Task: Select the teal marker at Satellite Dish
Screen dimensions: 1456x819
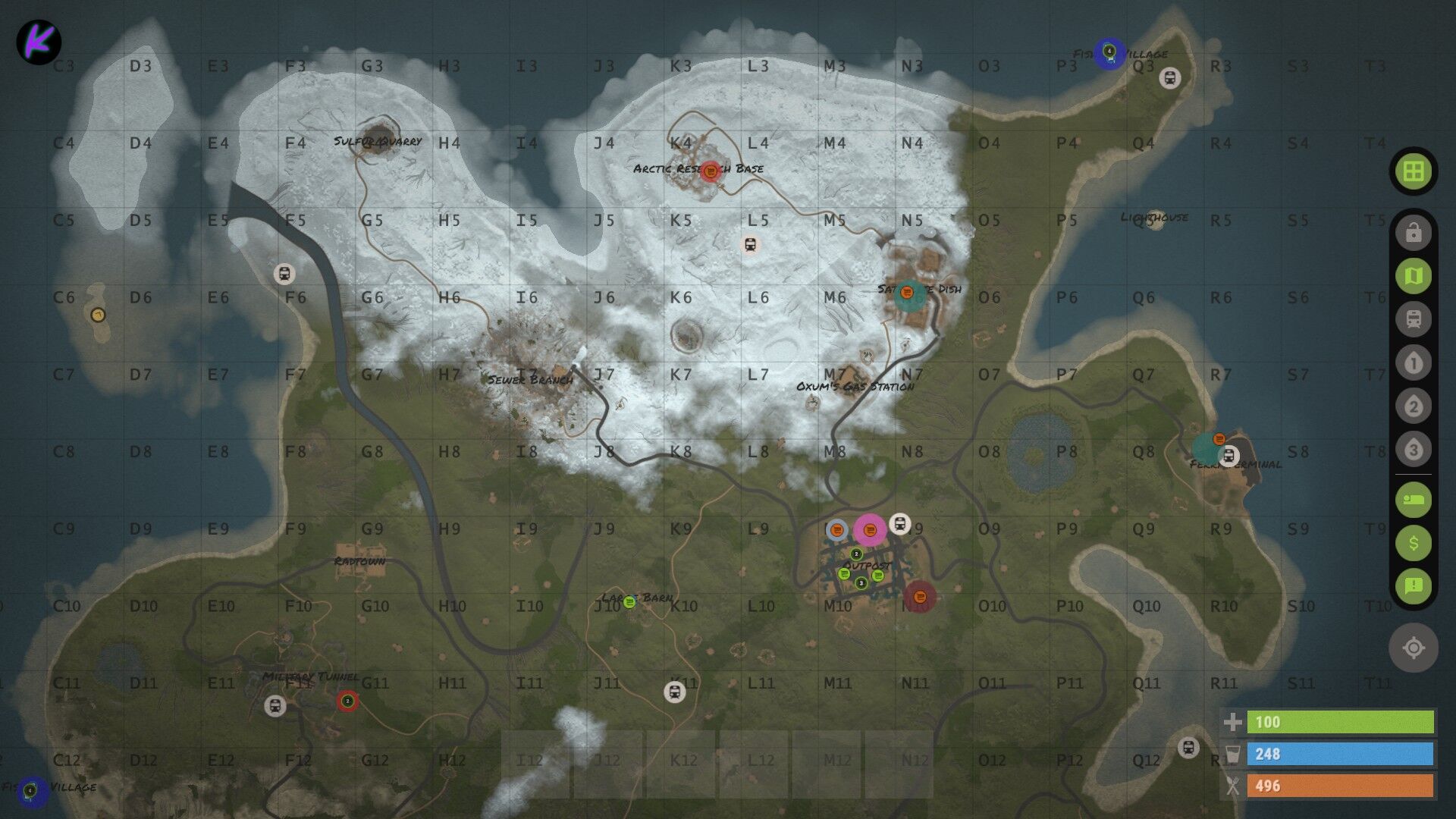Action: tap(909, 296)
